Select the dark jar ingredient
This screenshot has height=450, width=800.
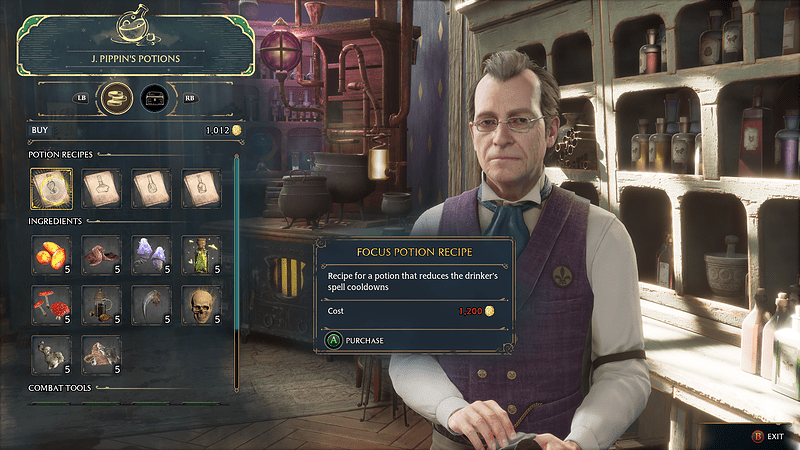coord(101,305)
